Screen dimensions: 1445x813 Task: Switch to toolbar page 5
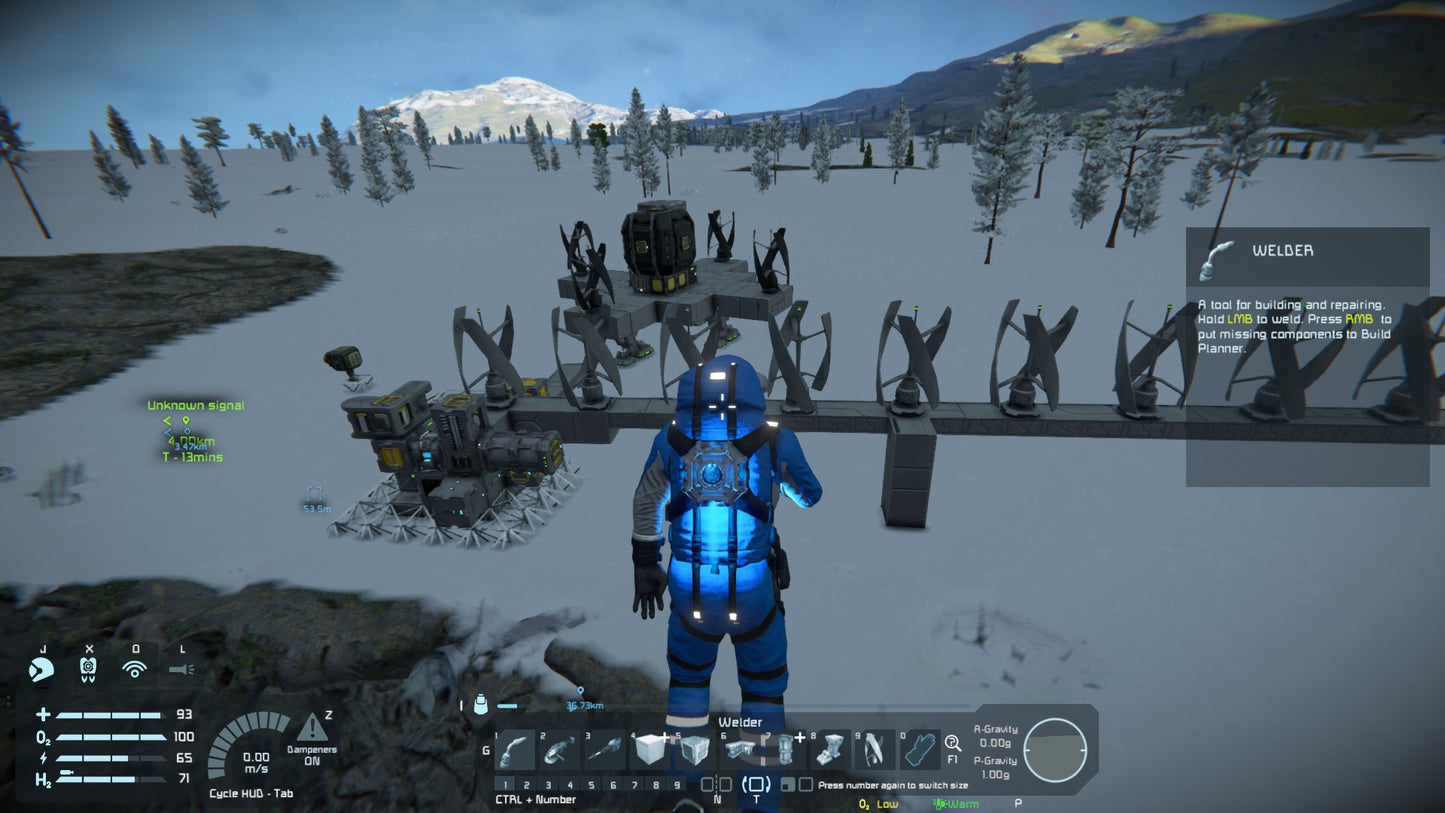[591, 784]
